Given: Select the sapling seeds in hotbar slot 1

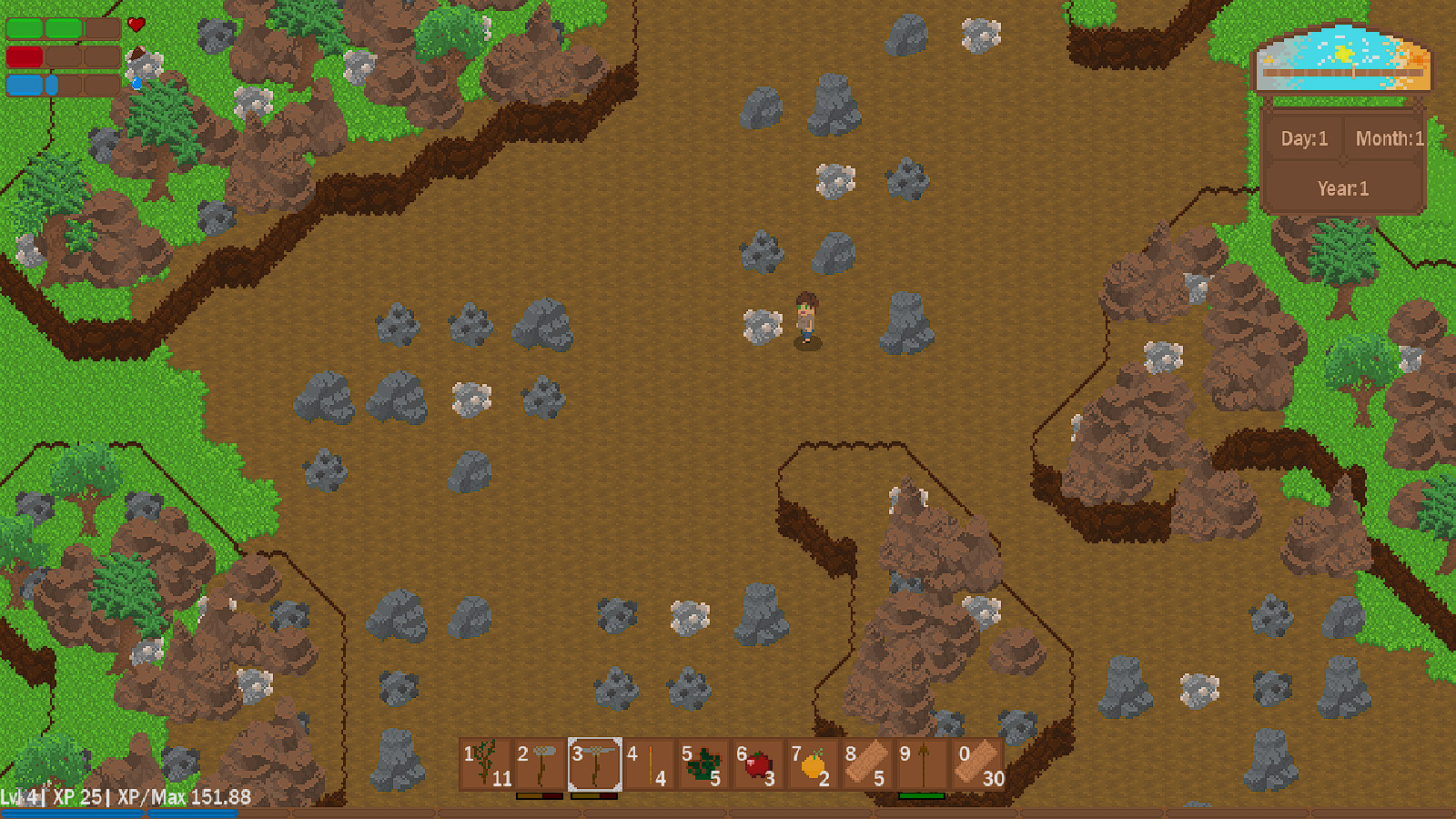Looking at the screenshot, I should [x=487, y=764].
